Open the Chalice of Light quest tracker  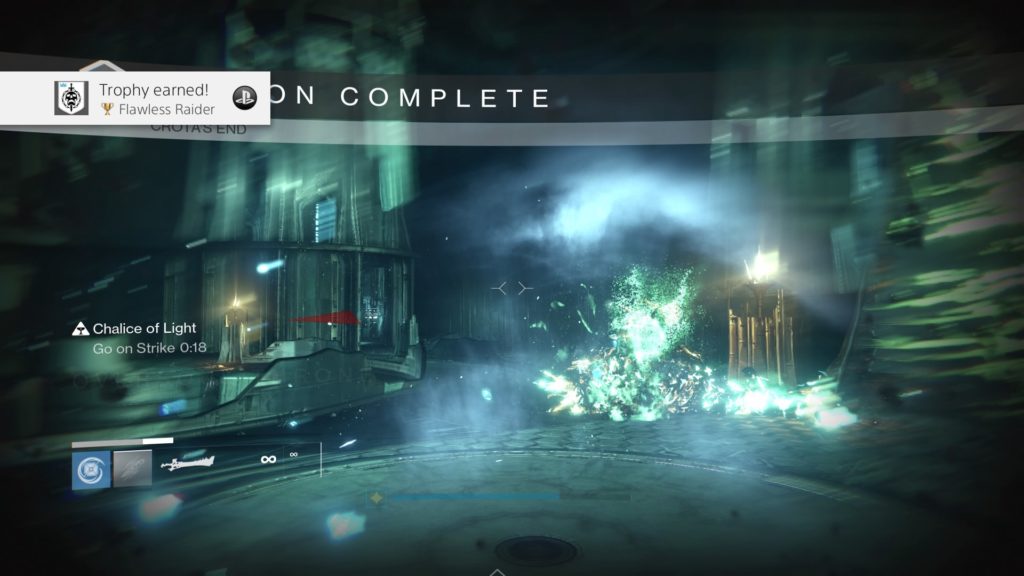coord(142,329)
